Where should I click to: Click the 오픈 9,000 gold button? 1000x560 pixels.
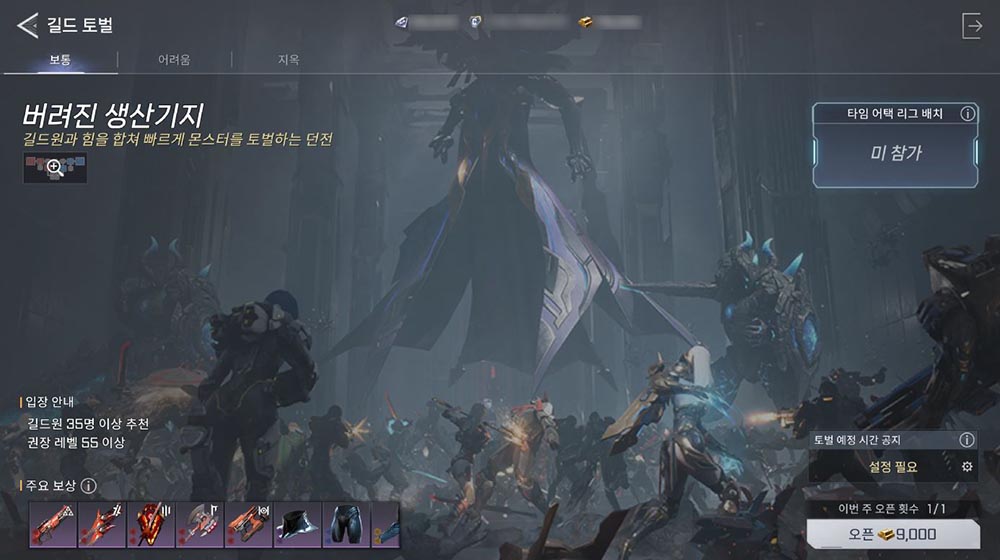pos(893,535)
